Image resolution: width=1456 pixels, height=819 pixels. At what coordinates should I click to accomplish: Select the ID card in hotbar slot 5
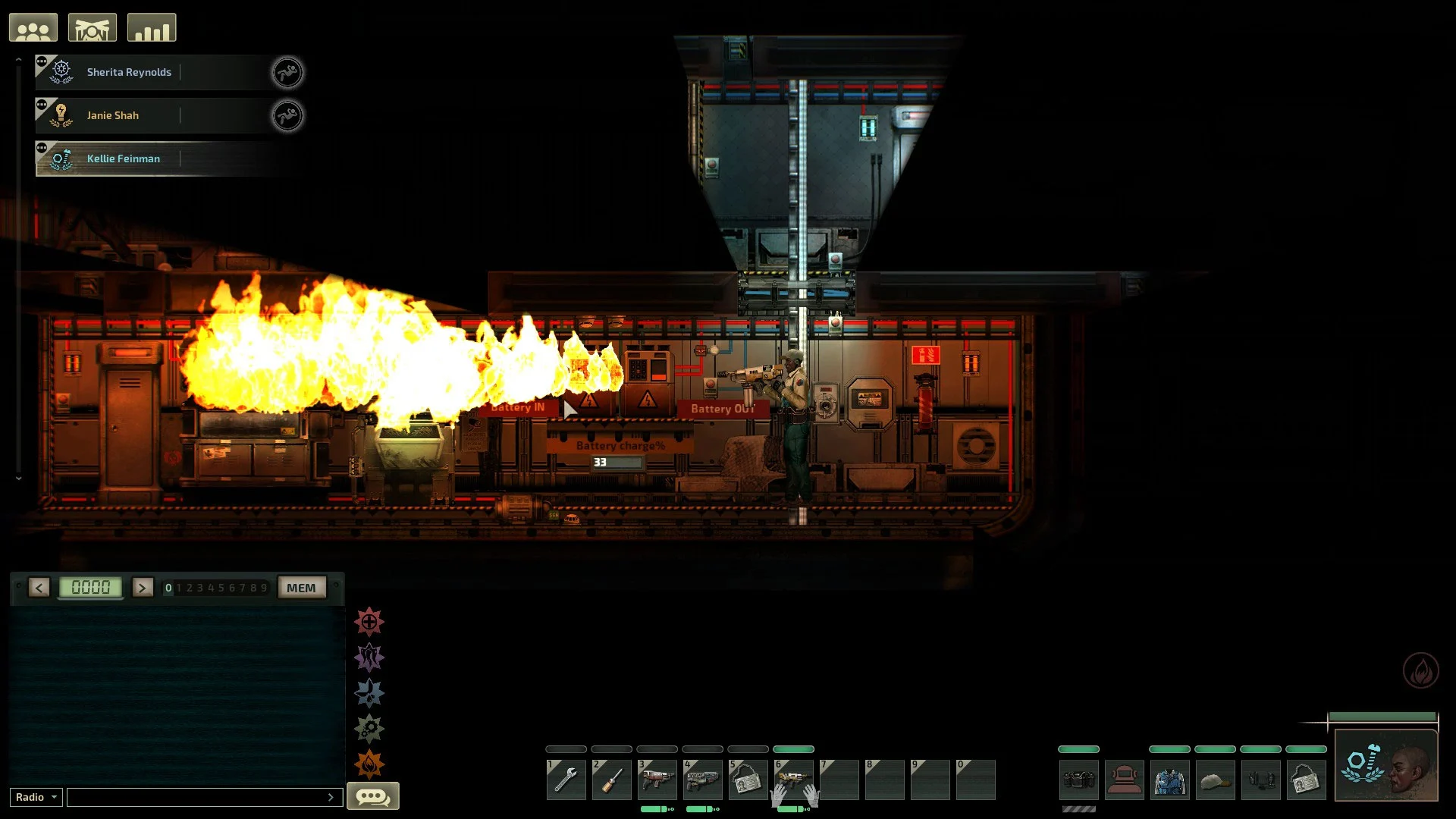tap(748, 780)
